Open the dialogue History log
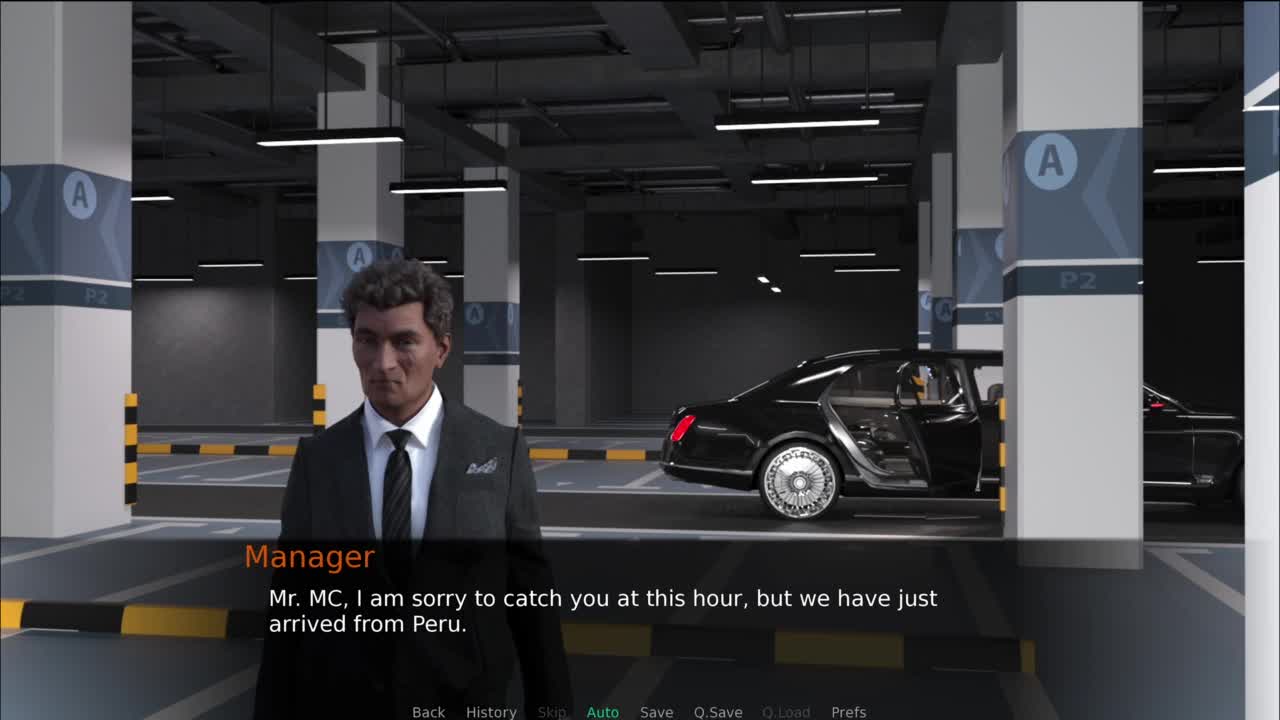 pyautogui.click(x=491, y=711)
